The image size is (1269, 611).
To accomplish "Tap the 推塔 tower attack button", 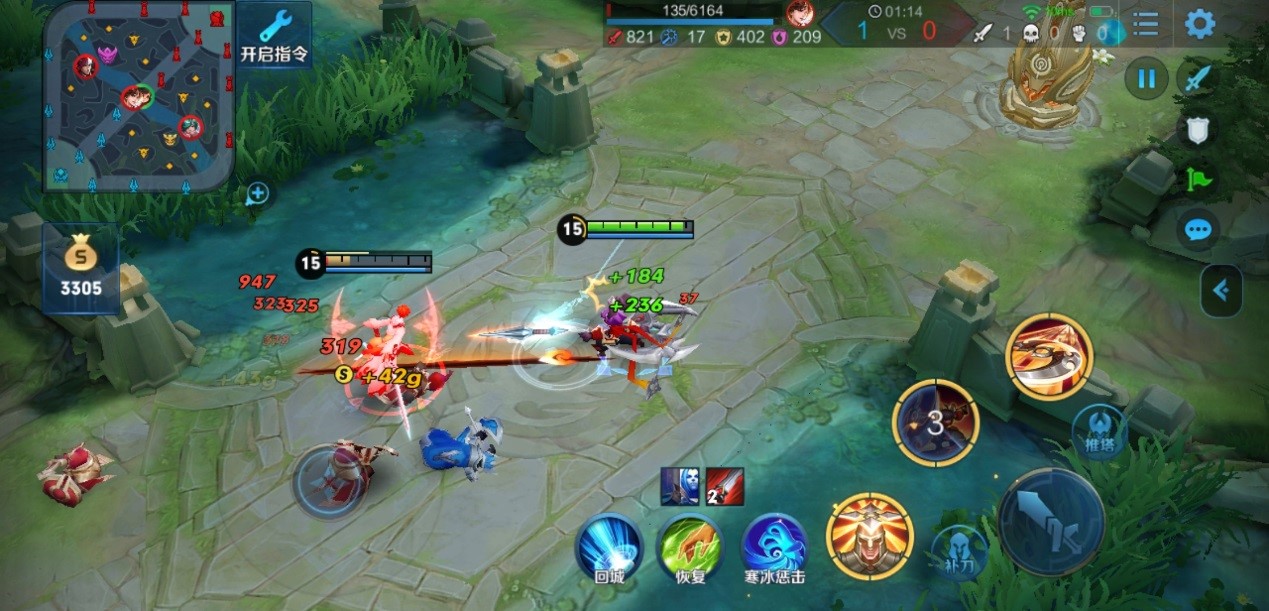I will pos(1099,432).
